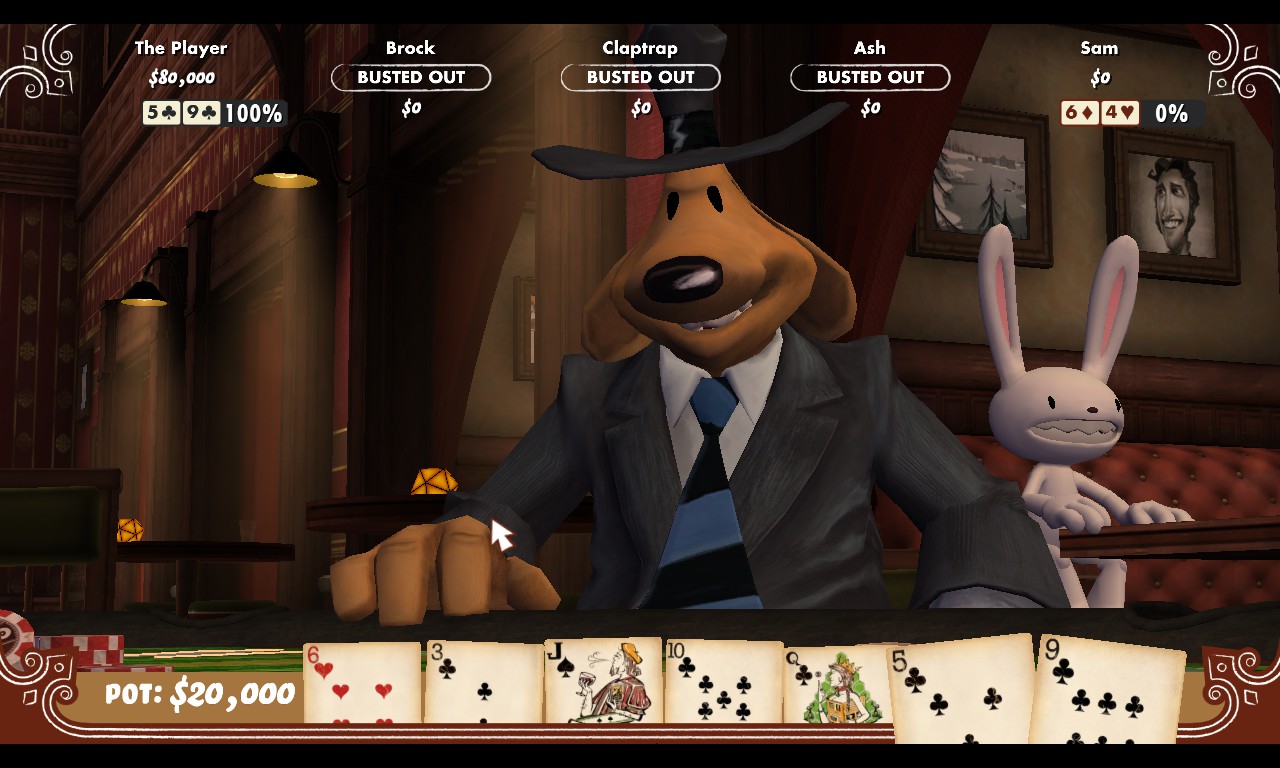
Task: Click The Player's $80,000 stack amount
Action: (181, 77)
